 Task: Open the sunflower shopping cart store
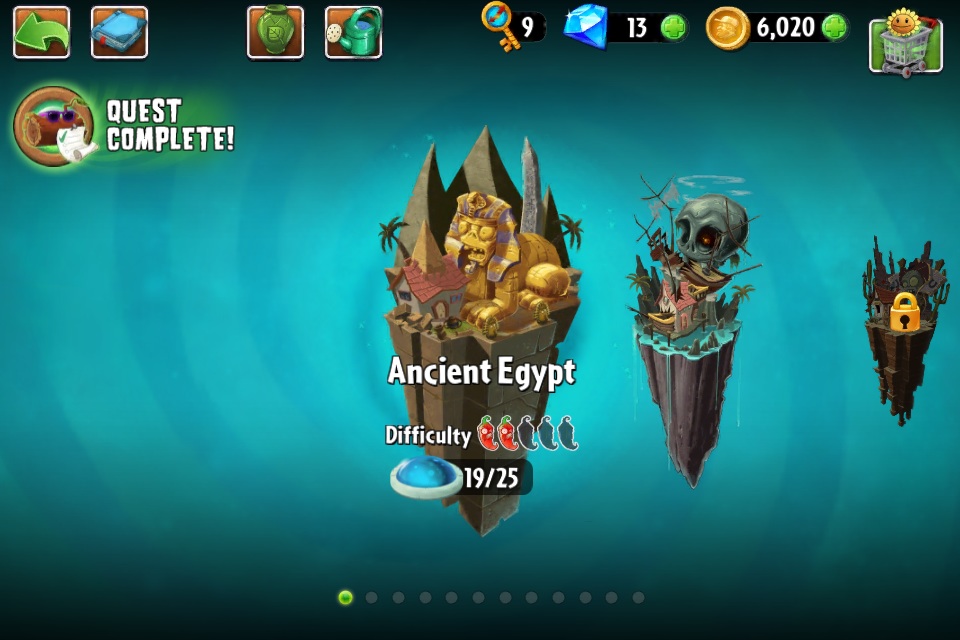[x=905, y=41]
